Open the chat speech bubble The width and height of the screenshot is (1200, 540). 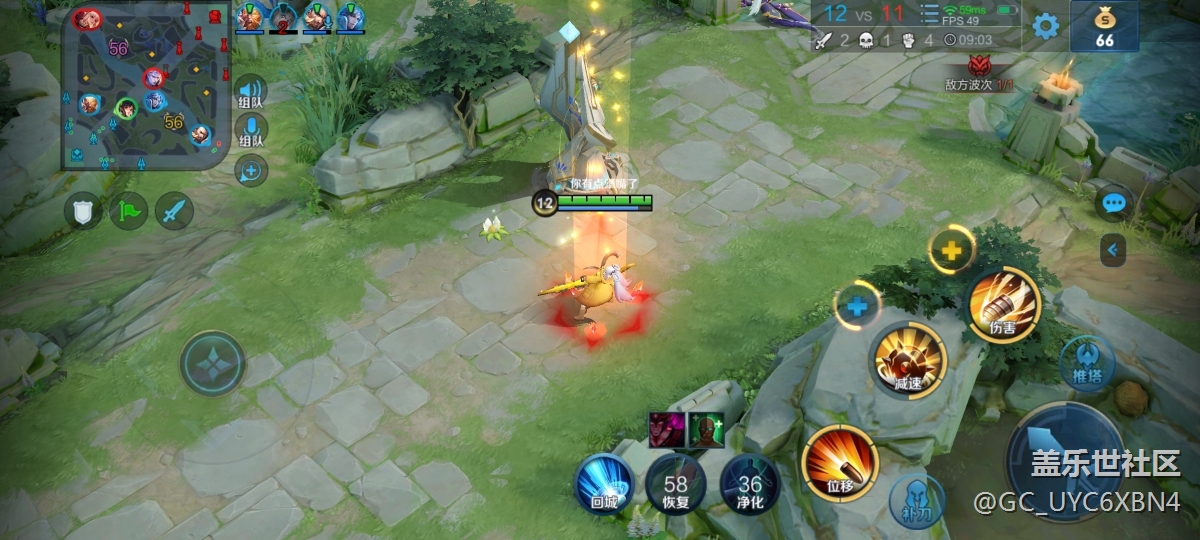click(x=1113, y=203)
